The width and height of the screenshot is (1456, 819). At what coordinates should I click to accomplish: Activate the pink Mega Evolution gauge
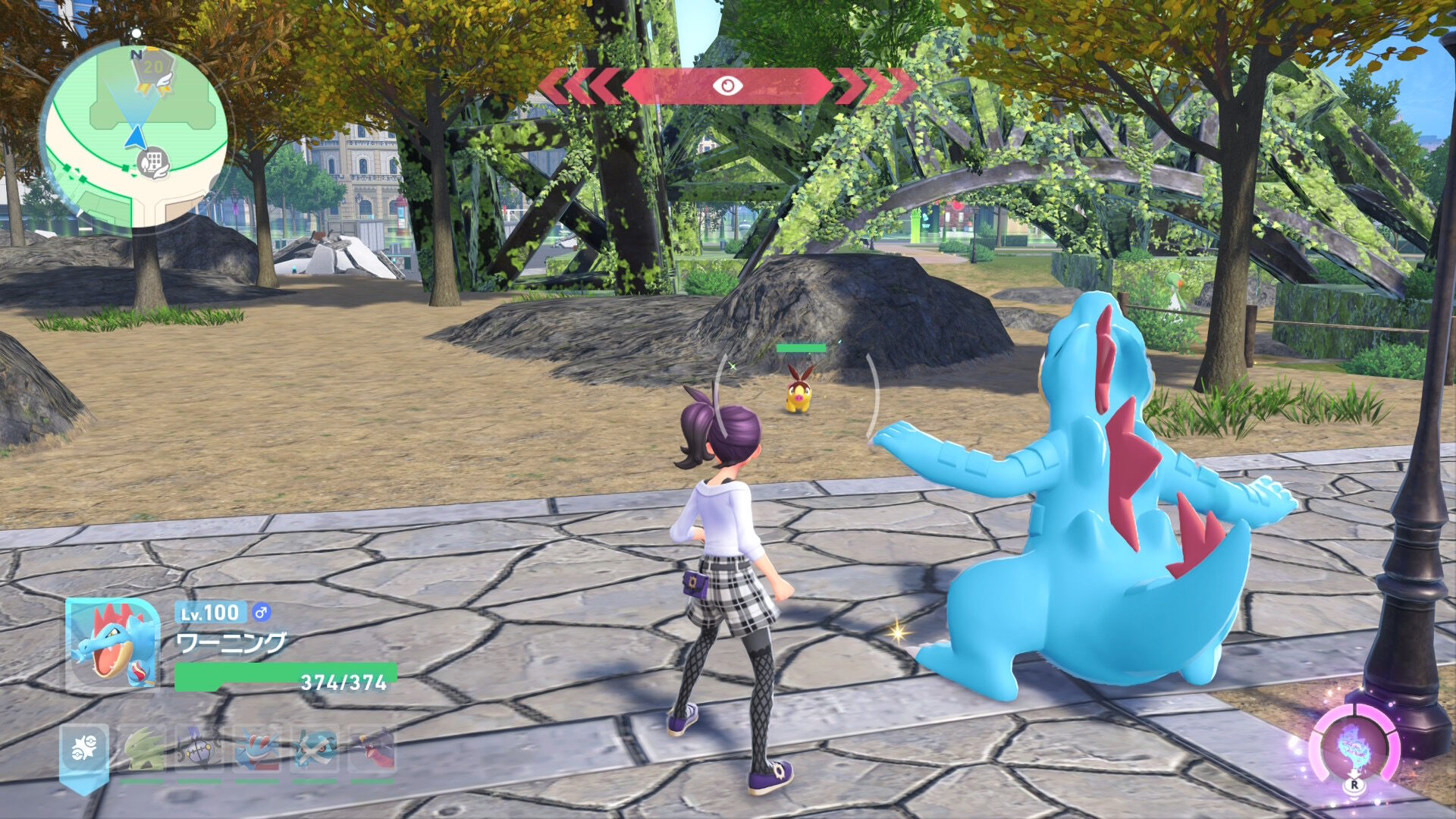[x=1354, y=747]
